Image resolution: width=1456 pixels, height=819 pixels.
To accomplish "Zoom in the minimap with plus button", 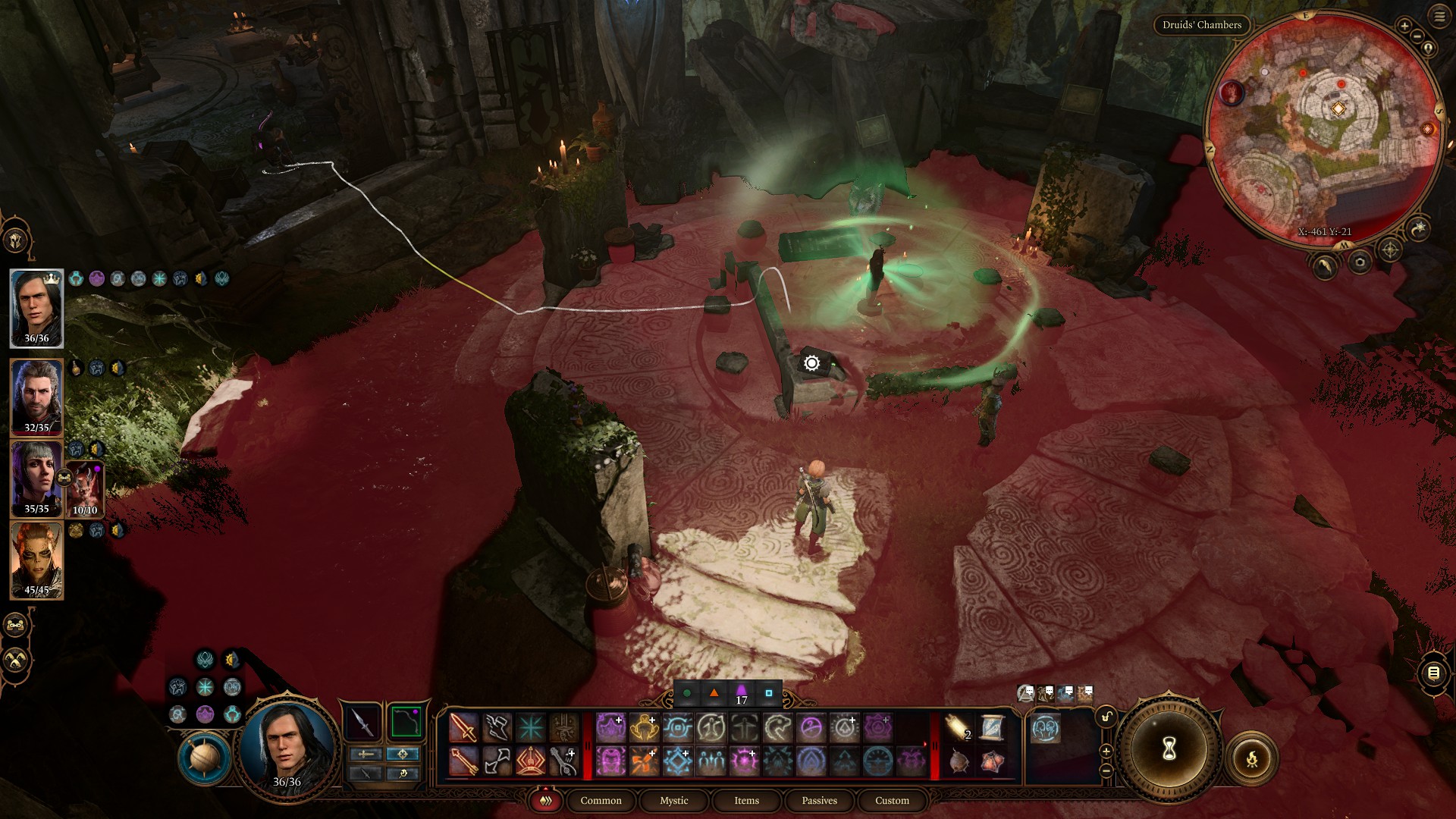I will click(1404, 27).
